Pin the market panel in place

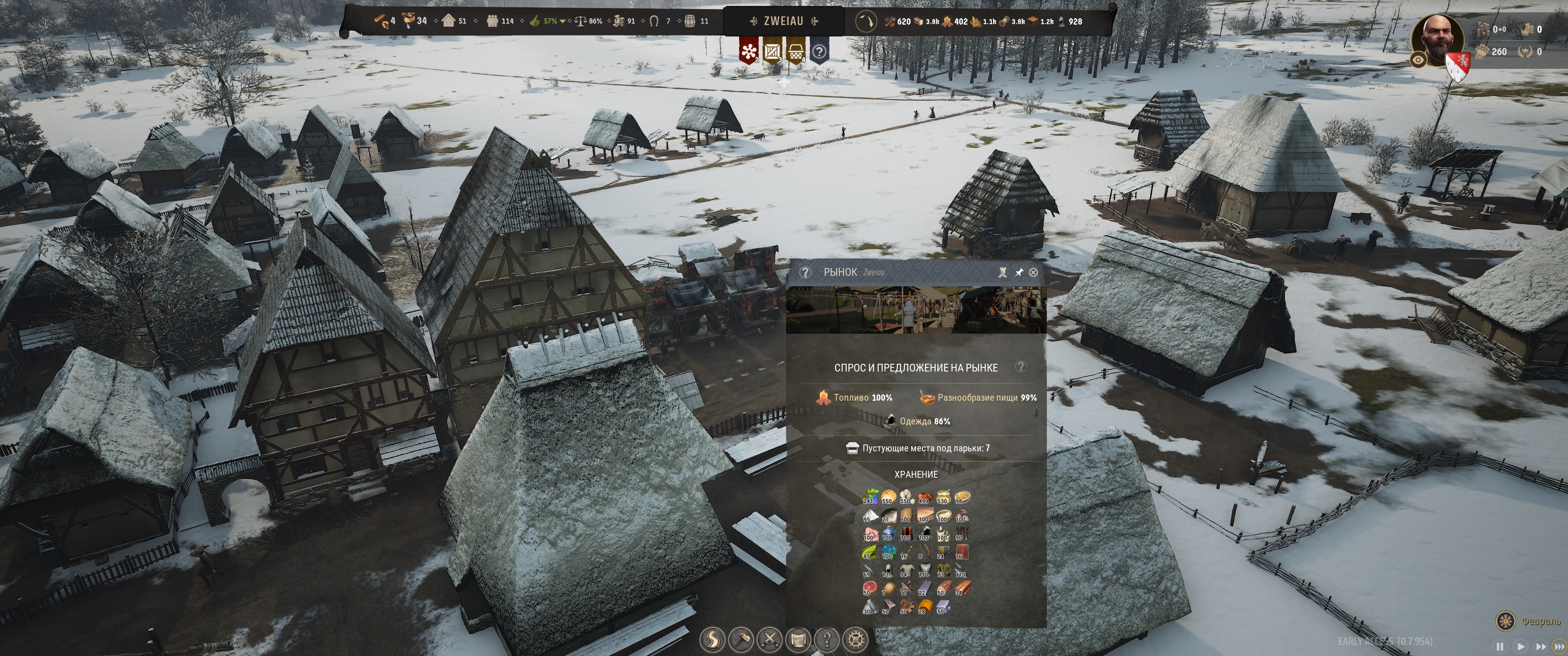click(x=1018, y=272)
